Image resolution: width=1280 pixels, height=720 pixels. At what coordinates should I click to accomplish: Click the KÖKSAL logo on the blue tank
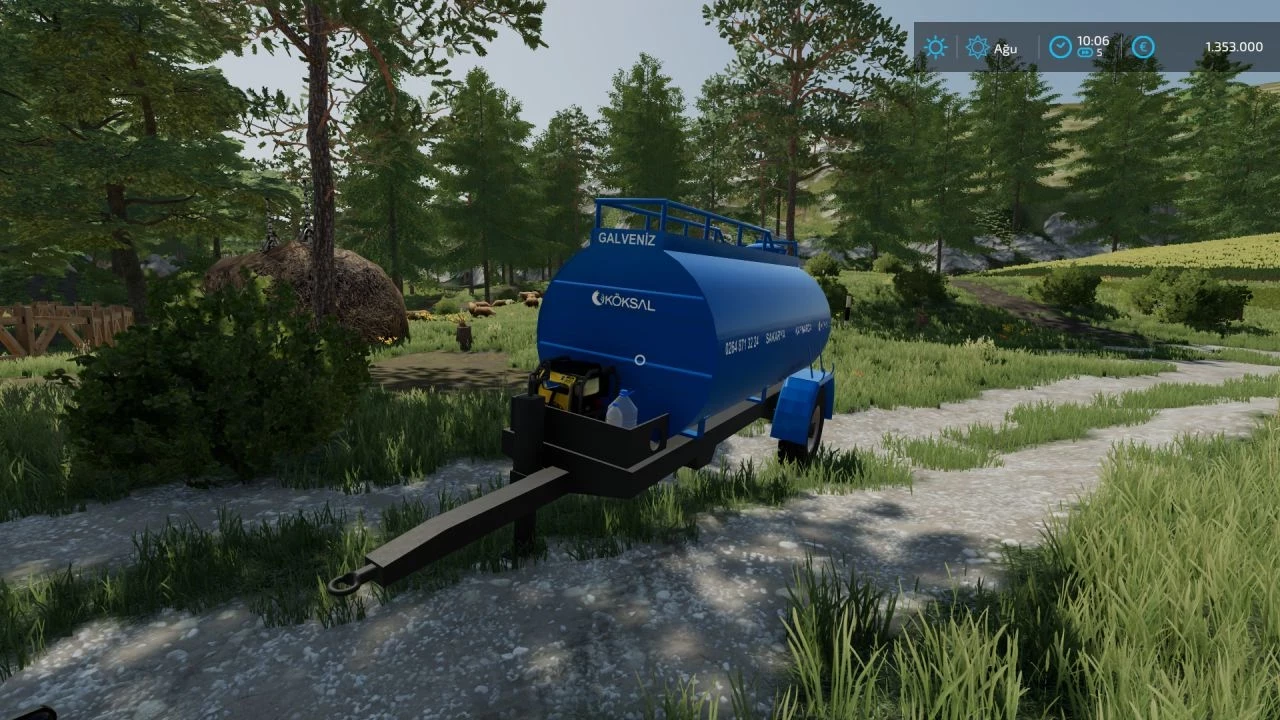point(627,302)
